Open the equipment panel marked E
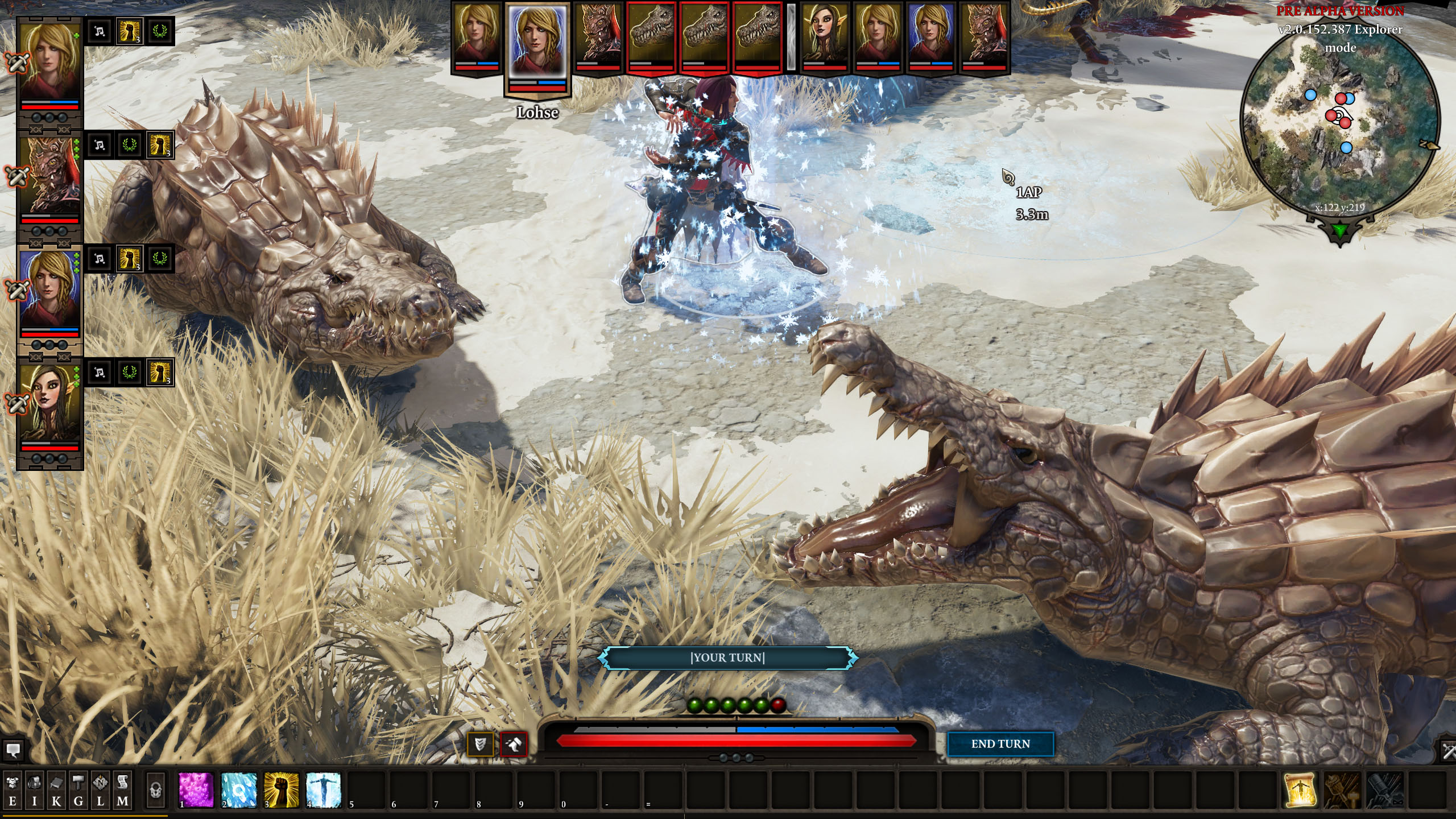Image resolution: width=1456 pixels, height=819 pixels. [x=13, y=791]
